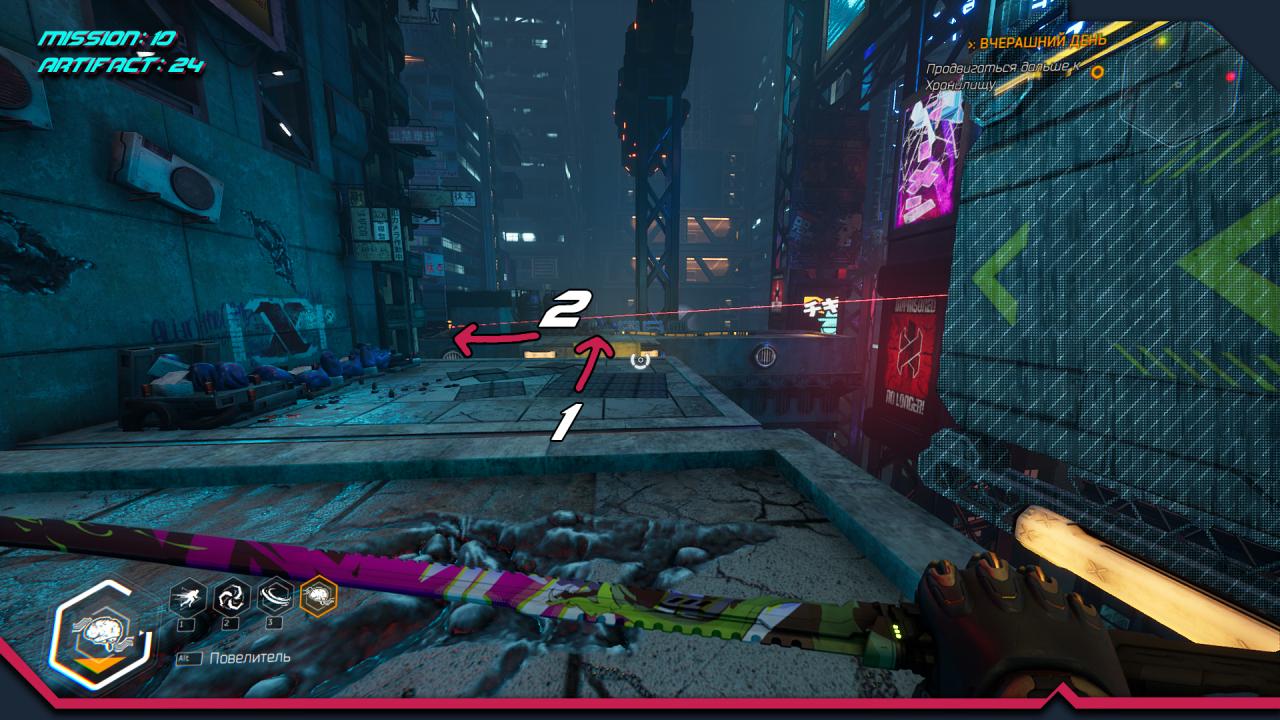
Task: Select the Surge slash-wave ability icon
Action: tap(275, 598)
